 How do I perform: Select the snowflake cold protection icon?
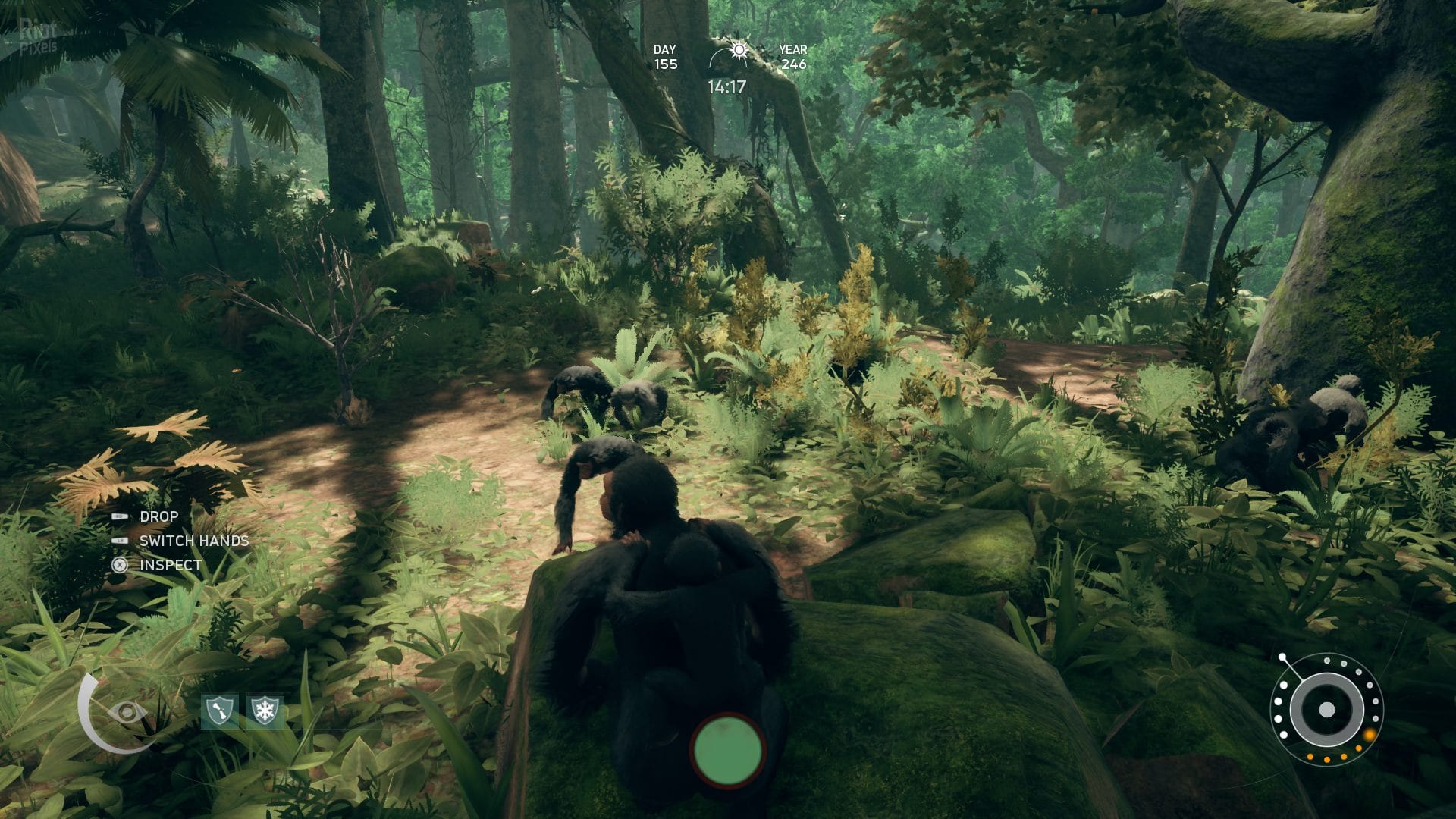click(x=265, y=712)
